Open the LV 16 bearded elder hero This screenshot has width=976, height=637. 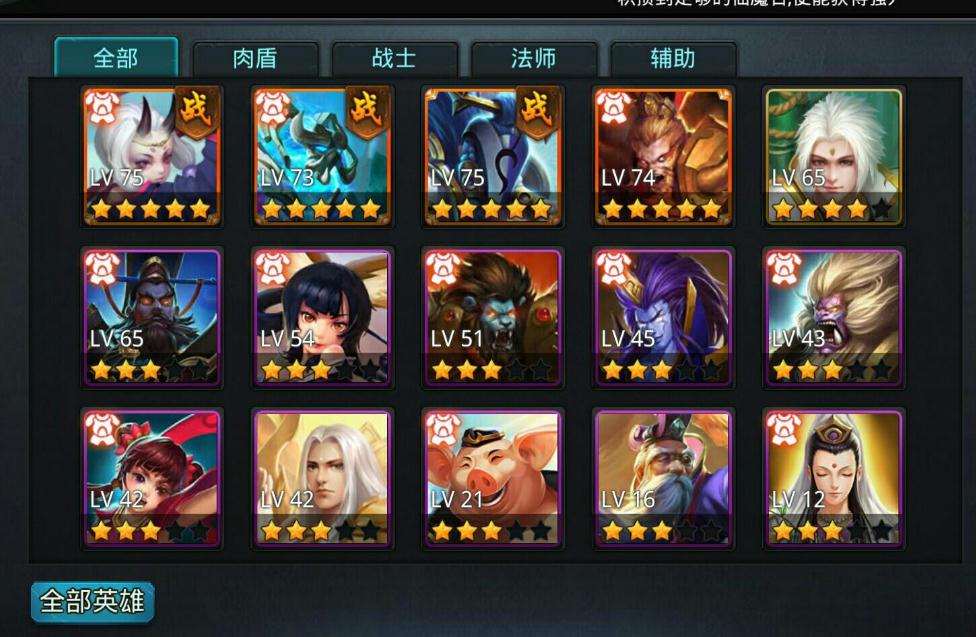663,477
